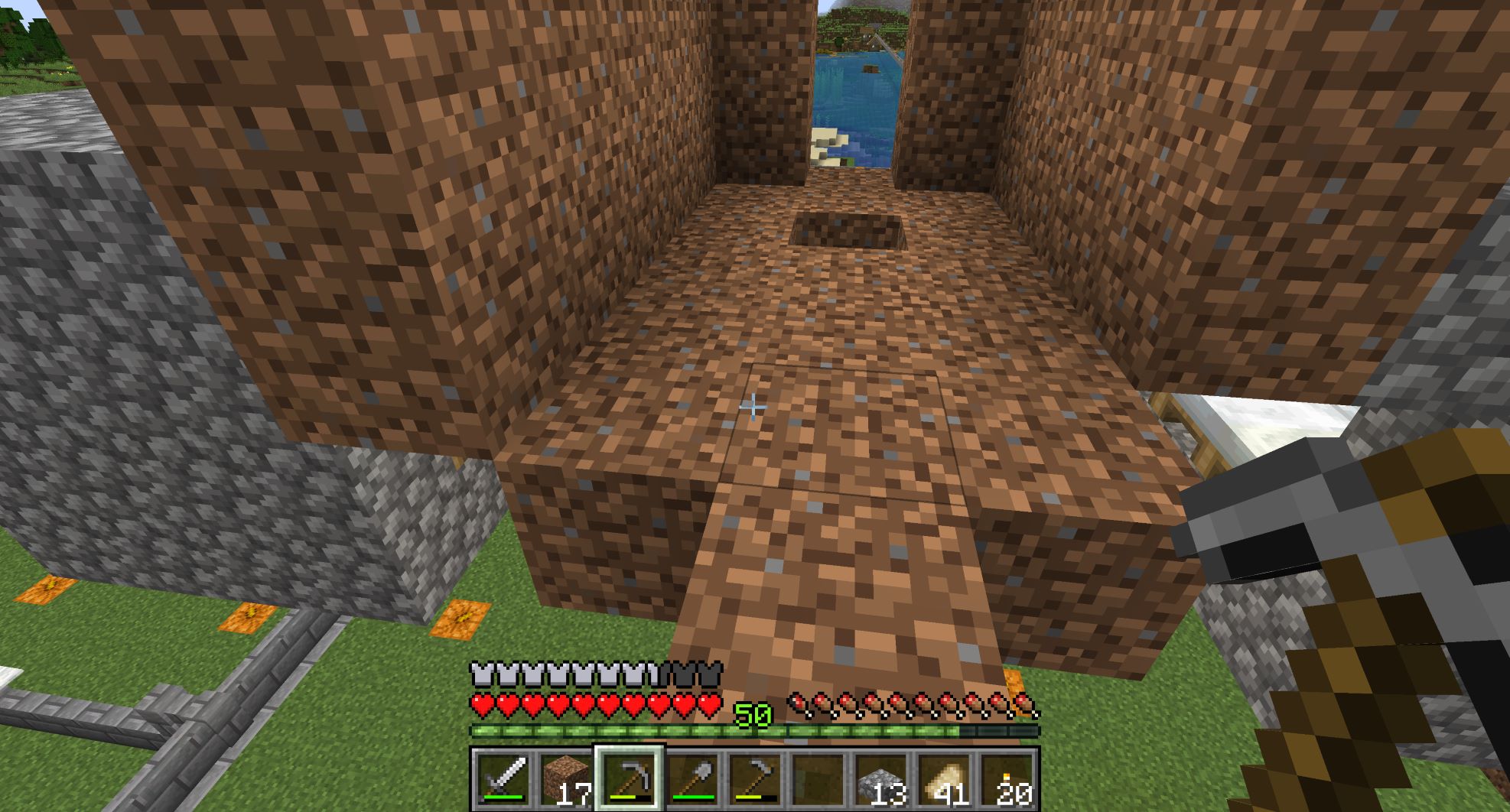Select the bread stack of 41
1510x812 pixels.
pyautogui.click(x=944, y=778)
